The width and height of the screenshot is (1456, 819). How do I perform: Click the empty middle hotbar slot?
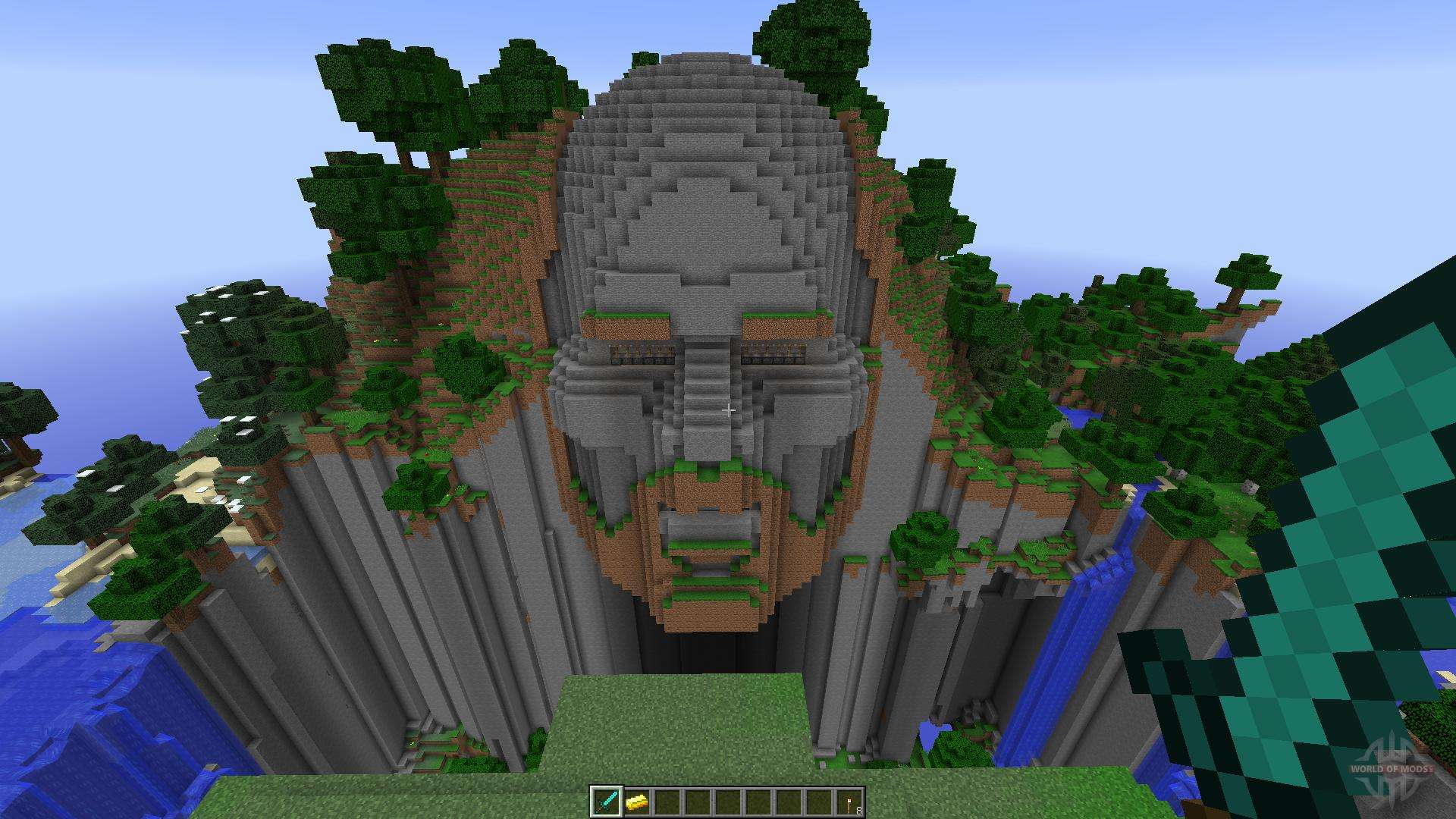pyautogui.click(x=728, y=802)
